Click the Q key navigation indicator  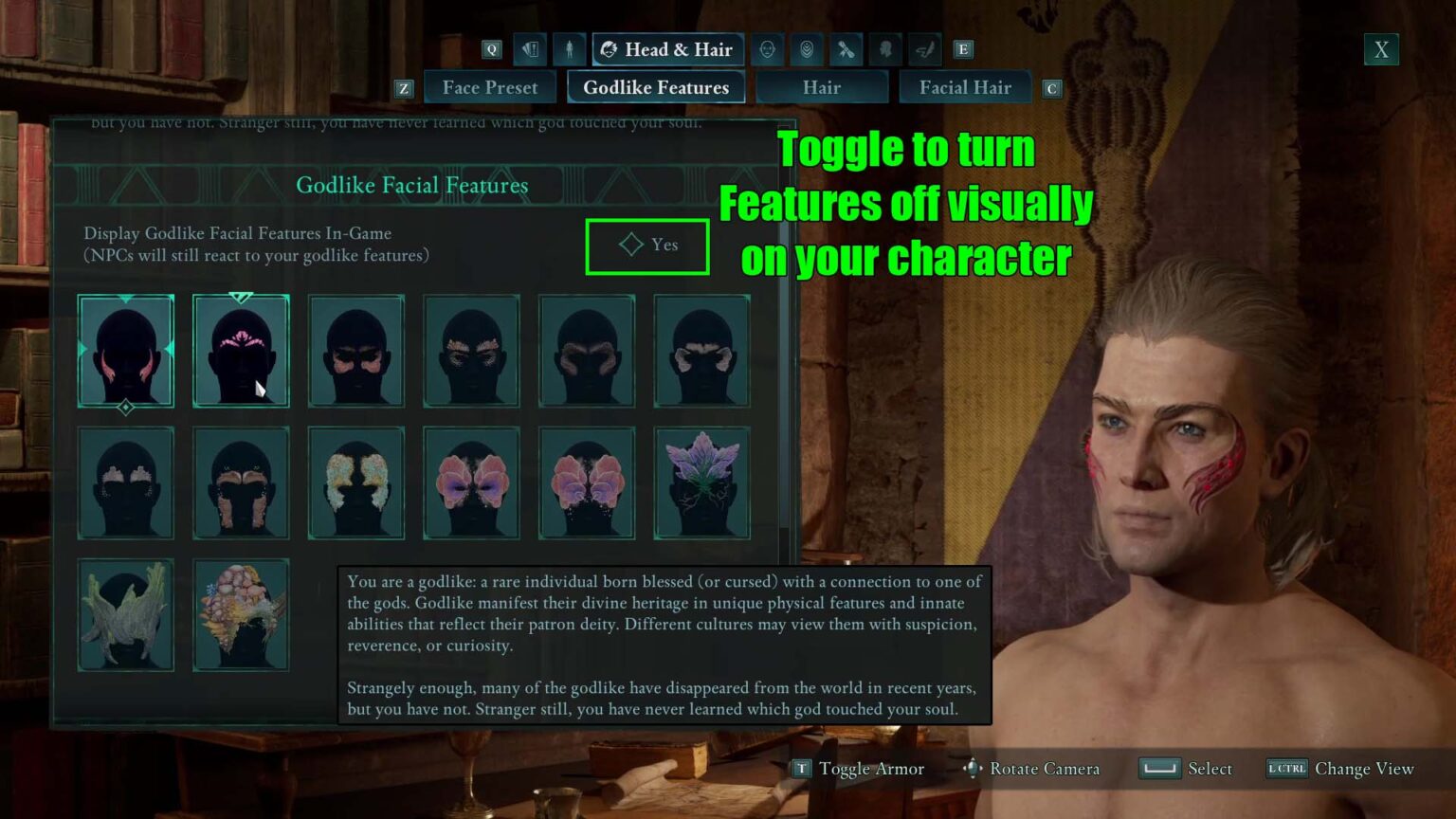pyautogui.click(x=491, y=49)
